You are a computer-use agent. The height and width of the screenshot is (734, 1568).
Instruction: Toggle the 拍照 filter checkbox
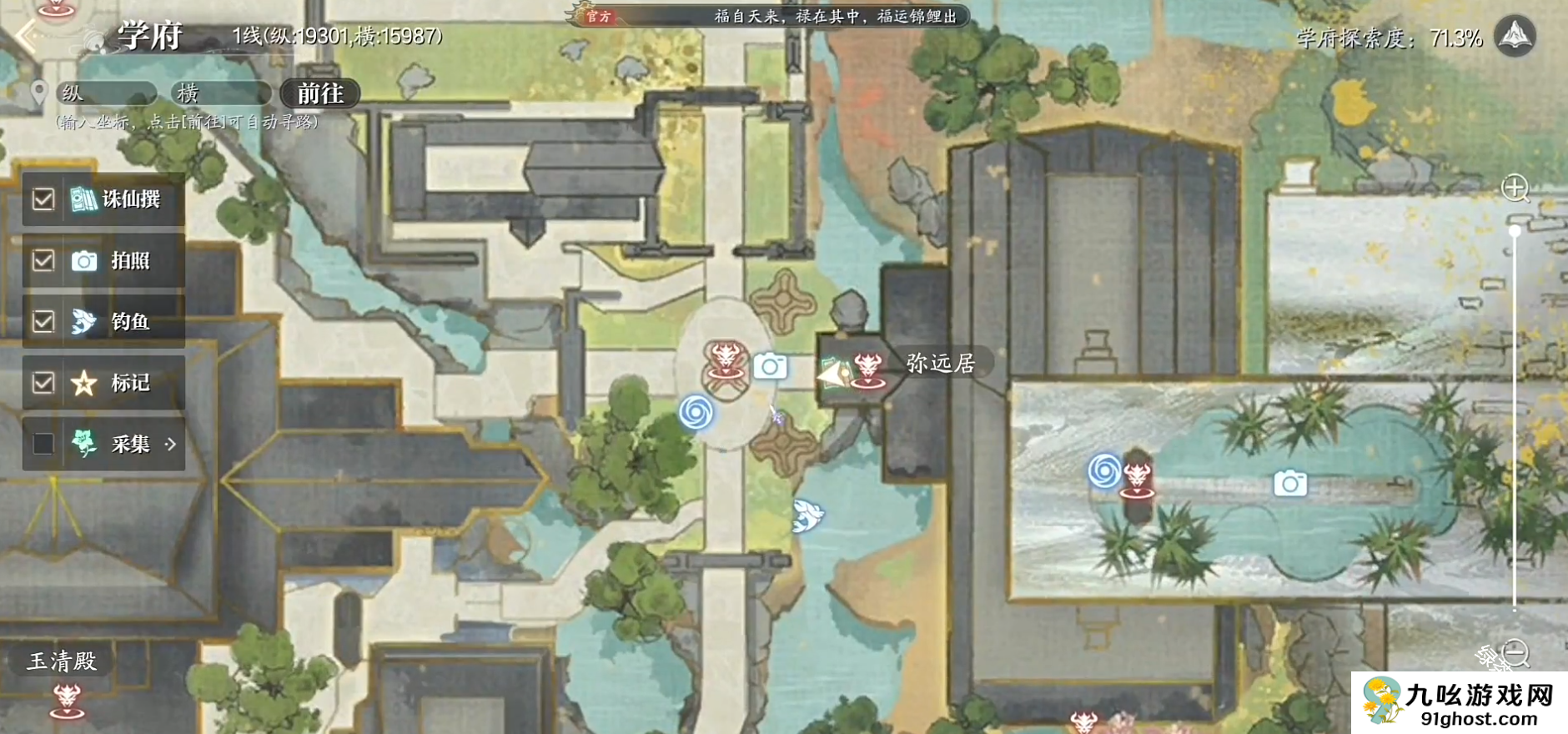click(x=43, y=261)
